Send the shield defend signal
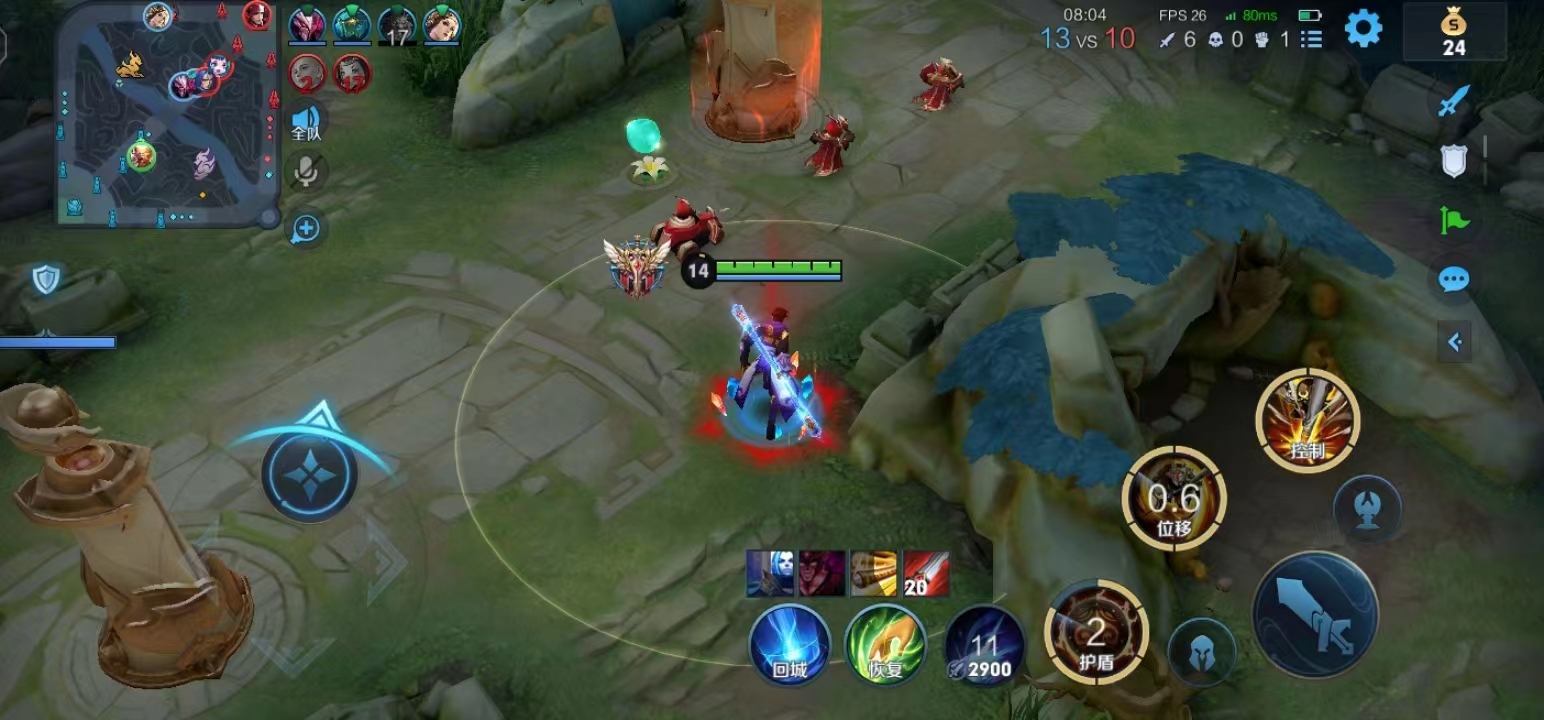Screen dimensions: 1544x720 [1454, 160]
